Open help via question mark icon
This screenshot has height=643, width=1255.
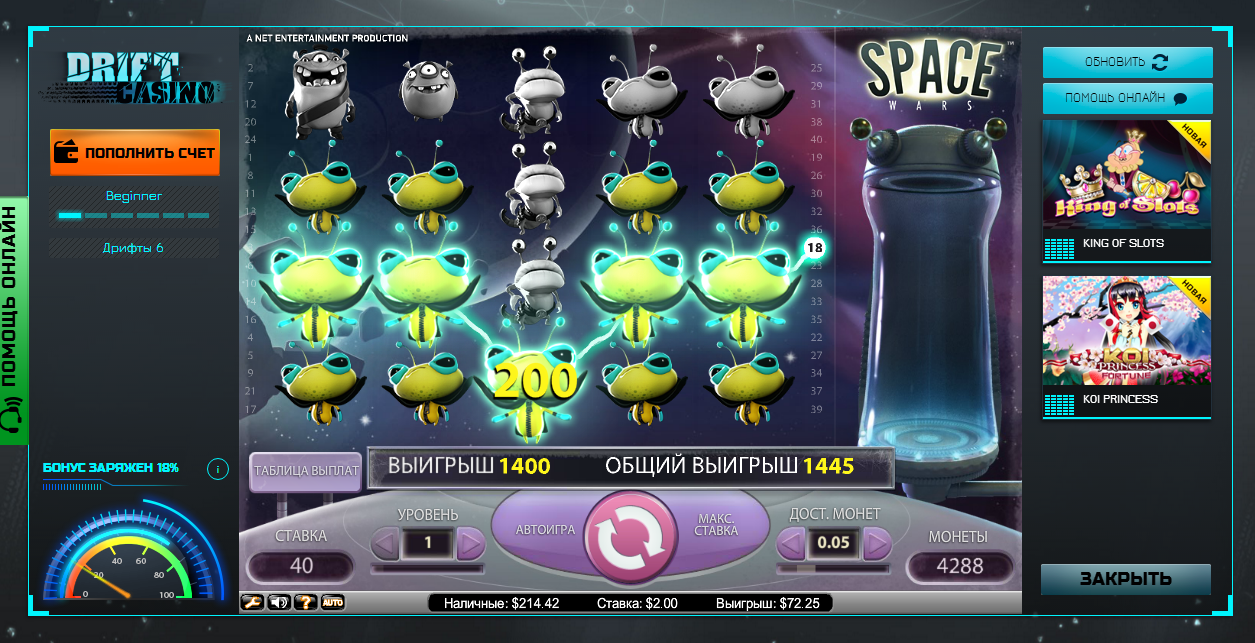[305, 602]
